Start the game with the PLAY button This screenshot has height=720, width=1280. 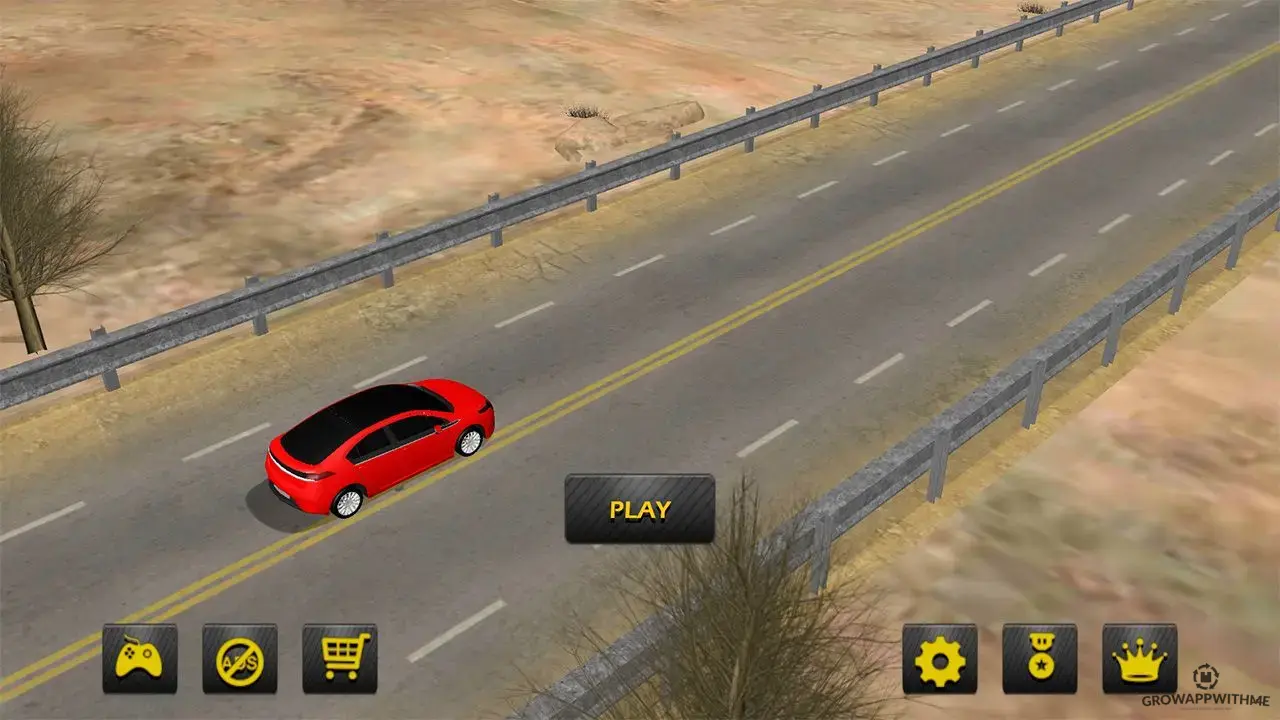640,509
